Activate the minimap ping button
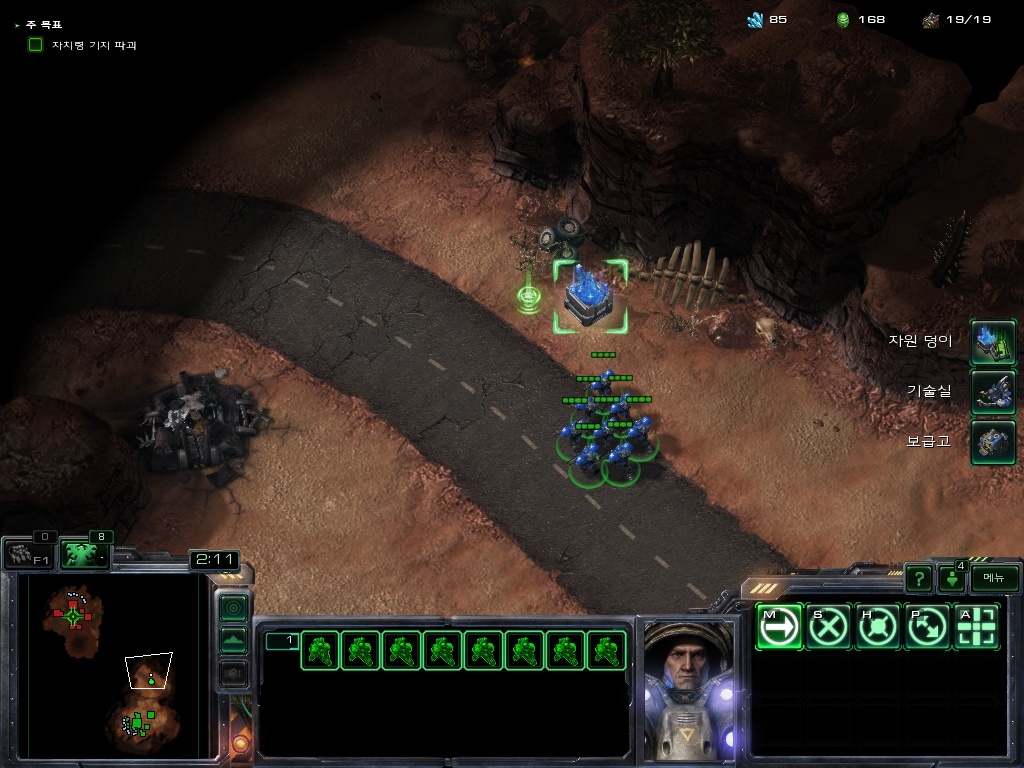 tap(233, 607)
